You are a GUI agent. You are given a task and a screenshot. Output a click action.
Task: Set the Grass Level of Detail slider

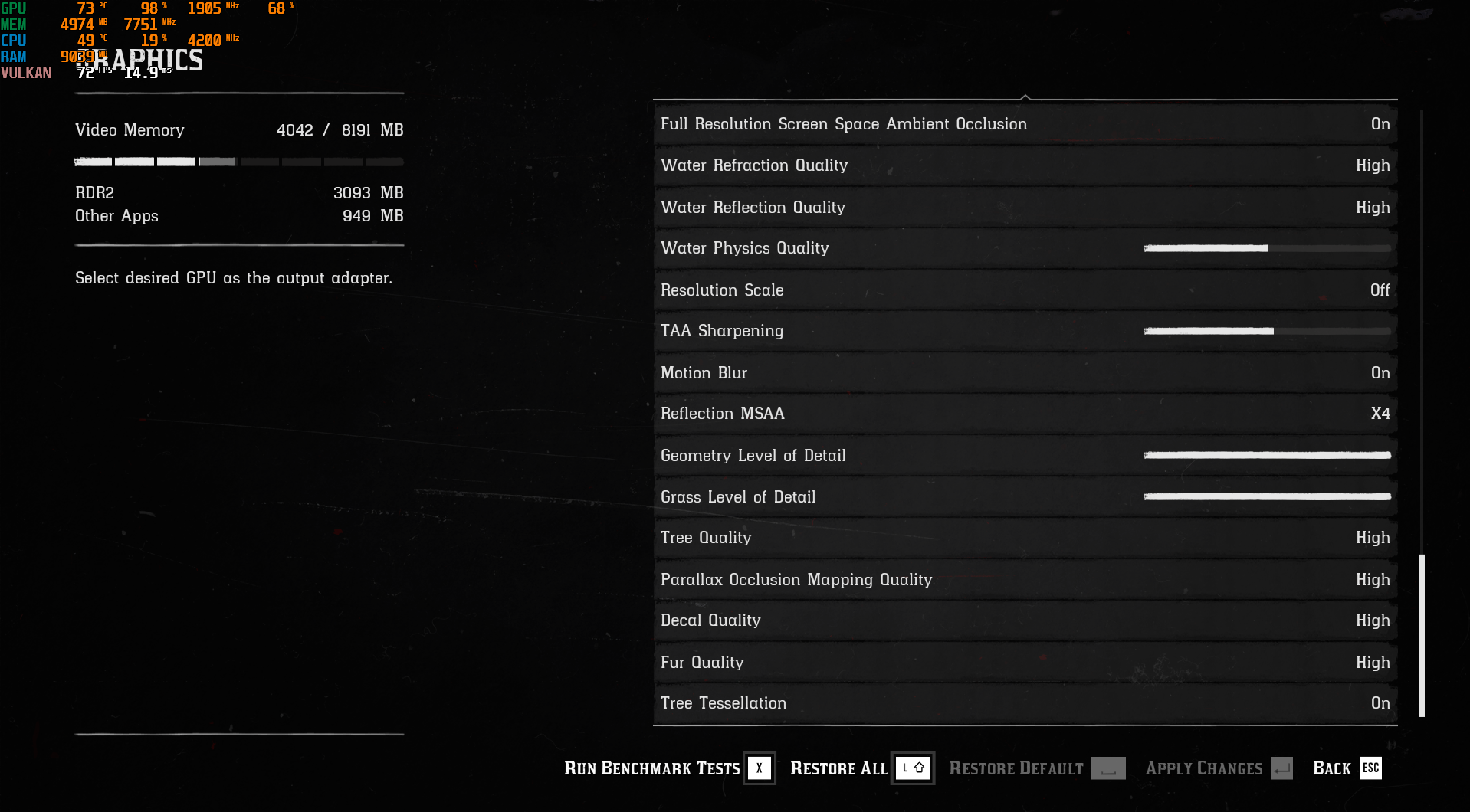(1267, 496)
